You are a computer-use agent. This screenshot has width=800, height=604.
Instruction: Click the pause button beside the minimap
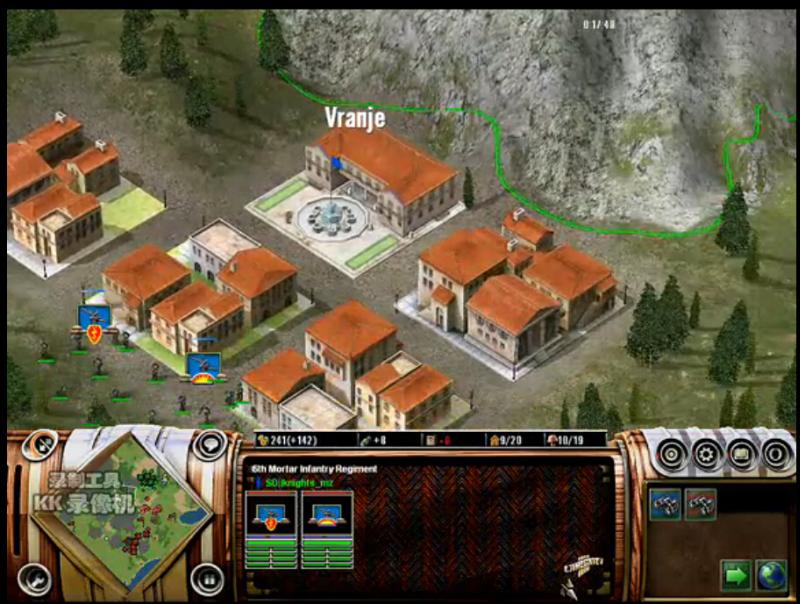click(x=207, y=577)
